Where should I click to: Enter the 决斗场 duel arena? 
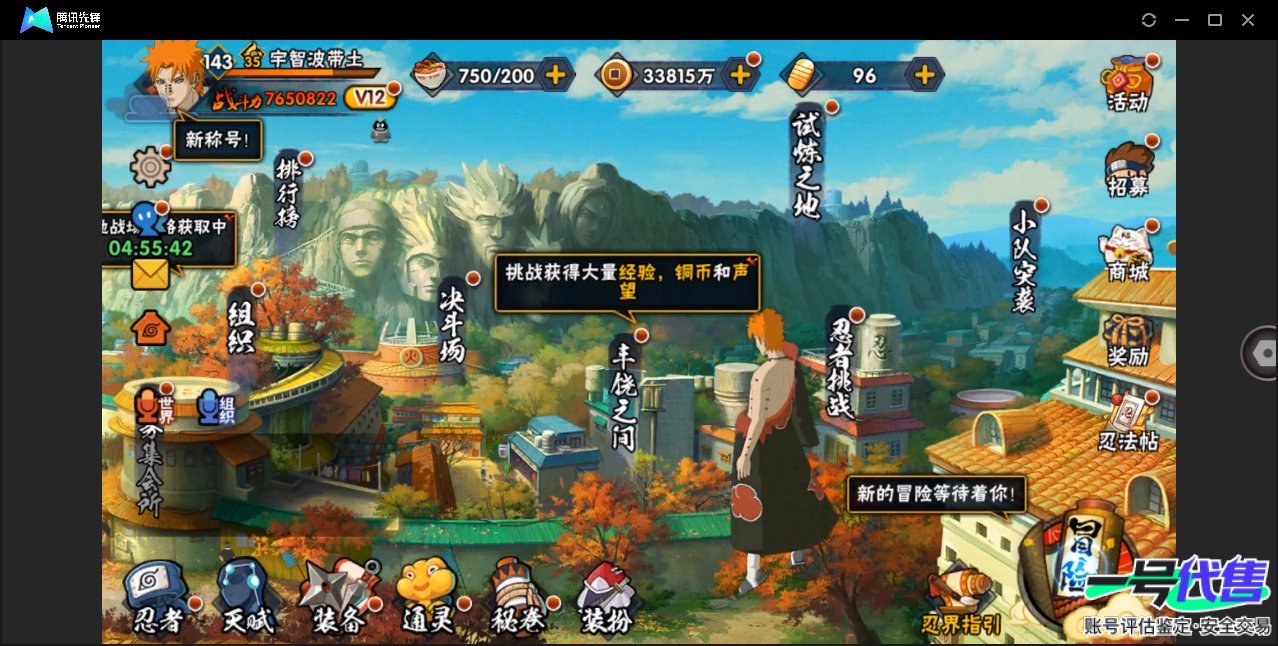pos(453,322)
